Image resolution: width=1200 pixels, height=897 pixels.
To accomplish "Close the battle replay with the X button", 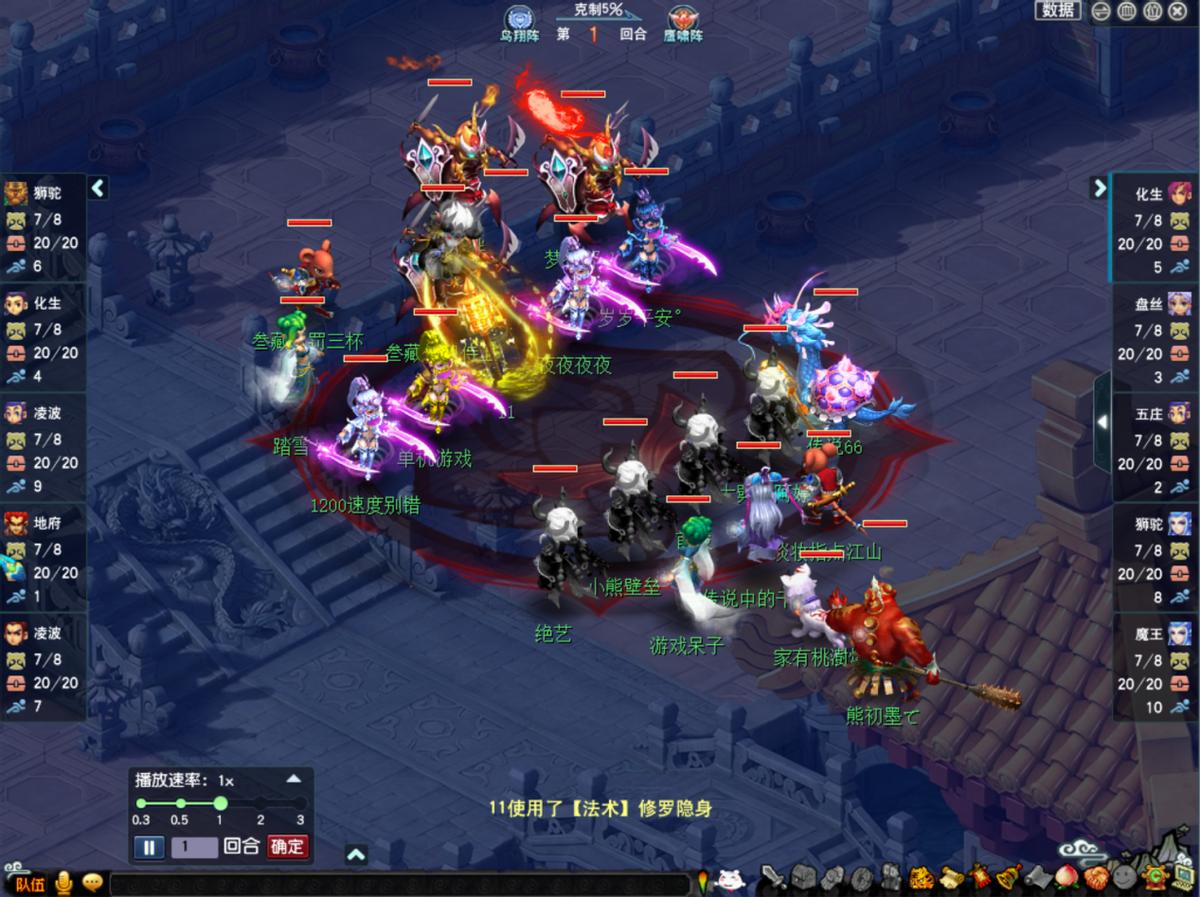I will pyautogui.click(x=1177, y=11).
